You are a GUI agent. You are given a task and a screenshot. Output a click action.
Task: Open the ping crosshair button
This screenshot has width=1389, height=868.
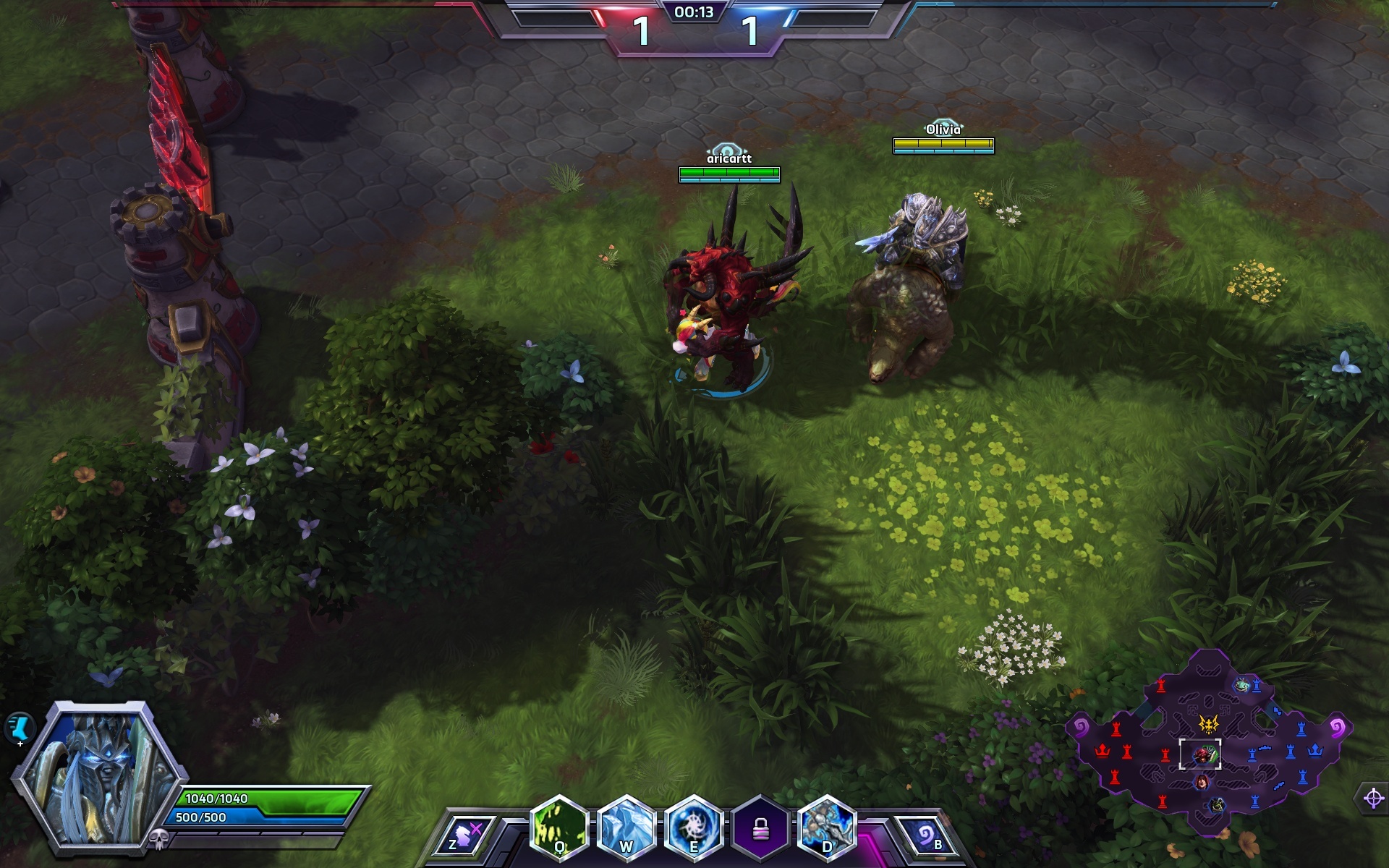[1372, 799]
